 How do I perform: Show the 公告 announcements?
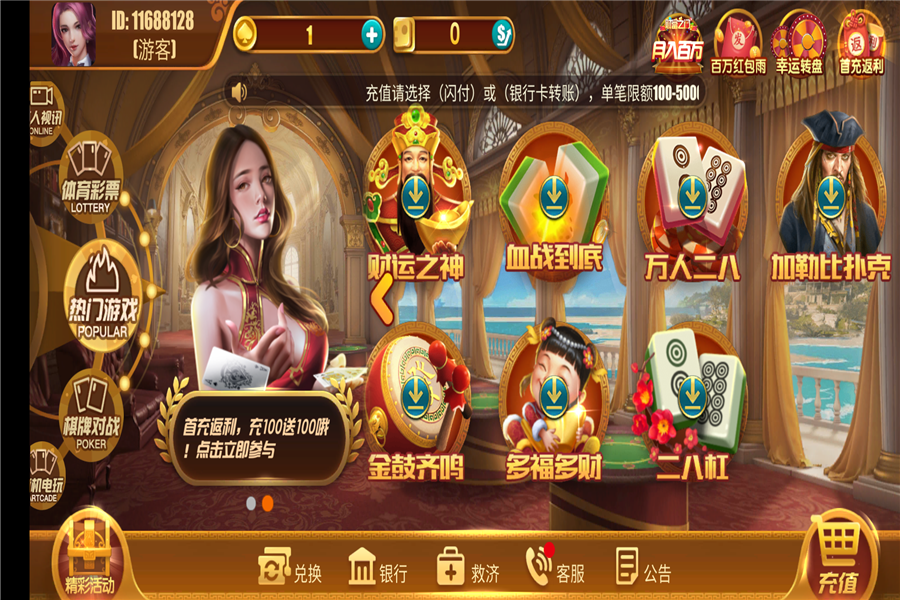point(643,571)
